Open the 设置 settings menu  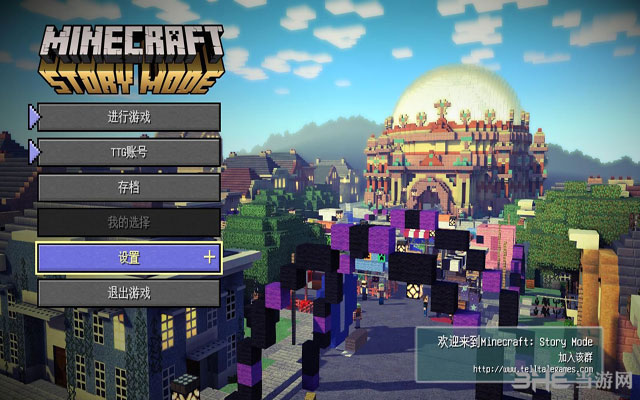point(129,257)
